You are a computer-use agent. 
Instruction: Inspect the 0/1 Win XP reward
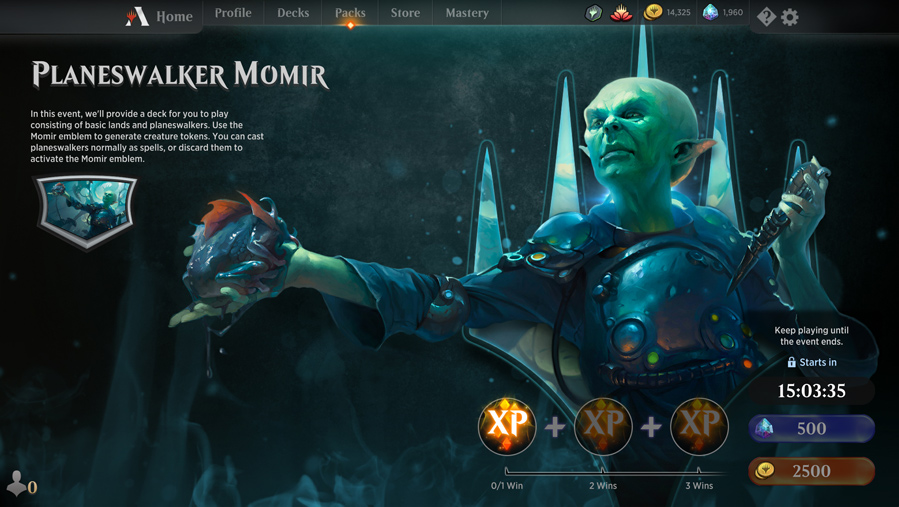[507, 426]
